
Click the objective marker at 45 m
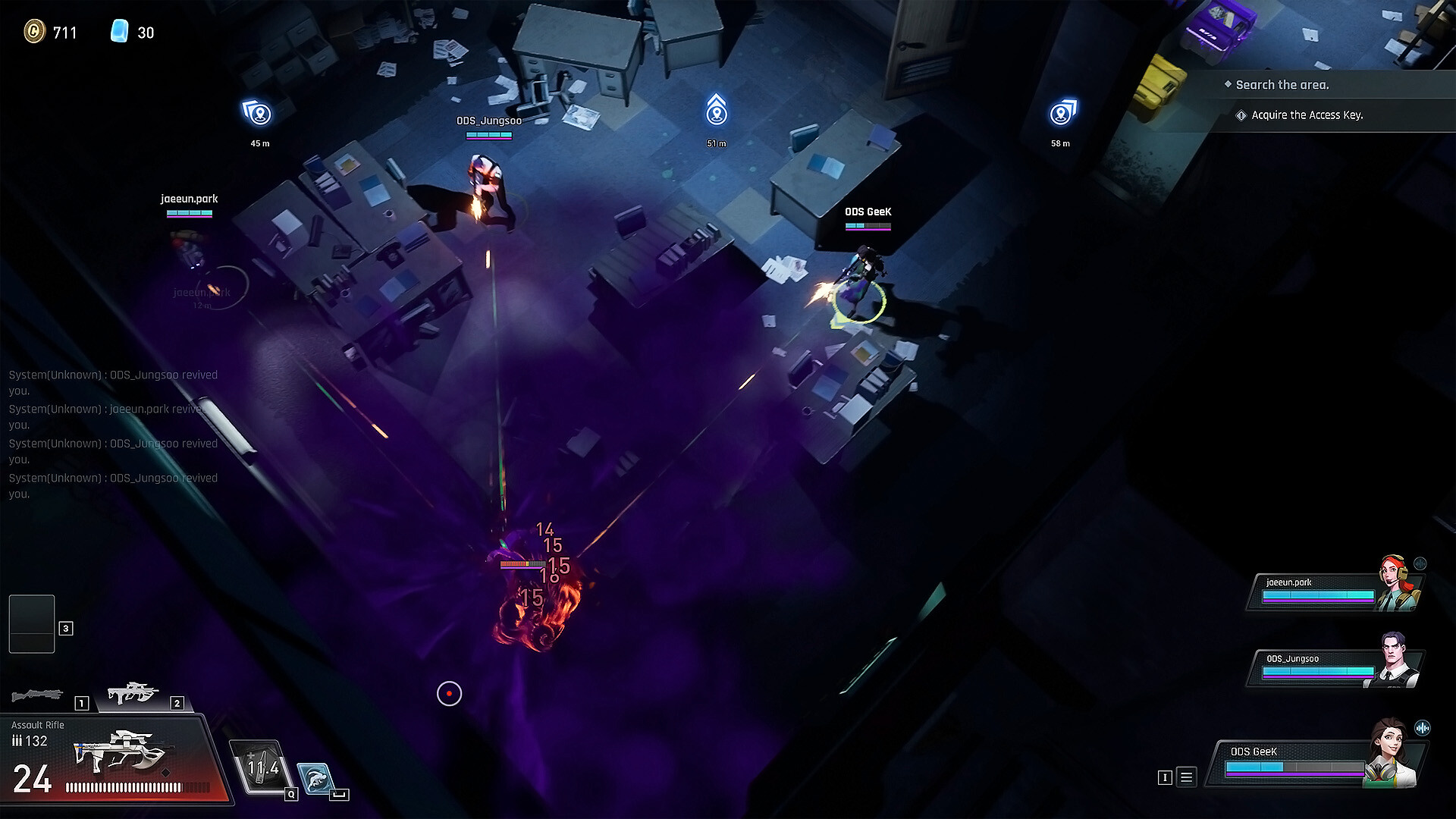256,112
